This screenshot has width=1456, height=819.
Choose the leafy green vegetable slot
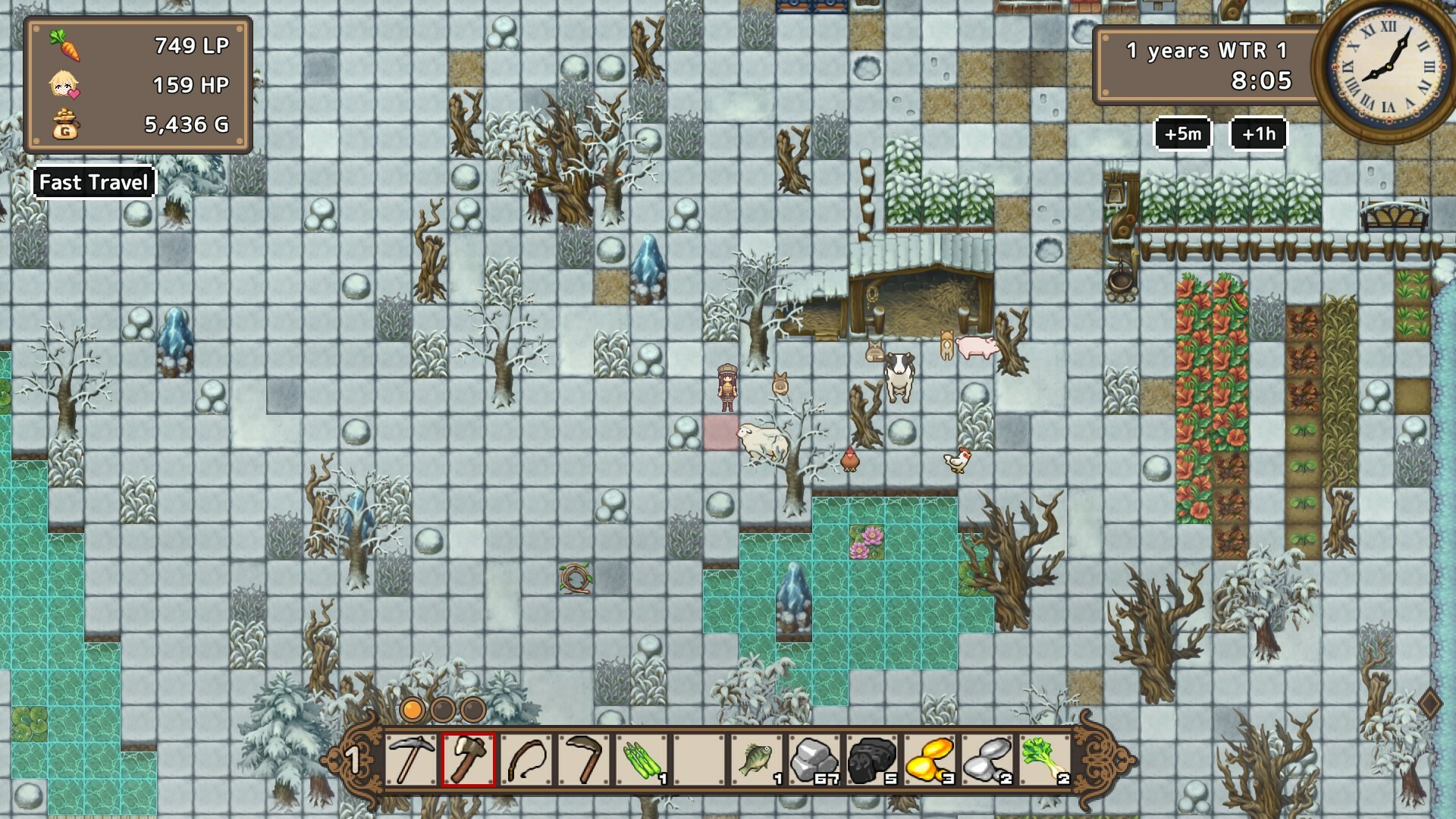(x=1045, y=760)
